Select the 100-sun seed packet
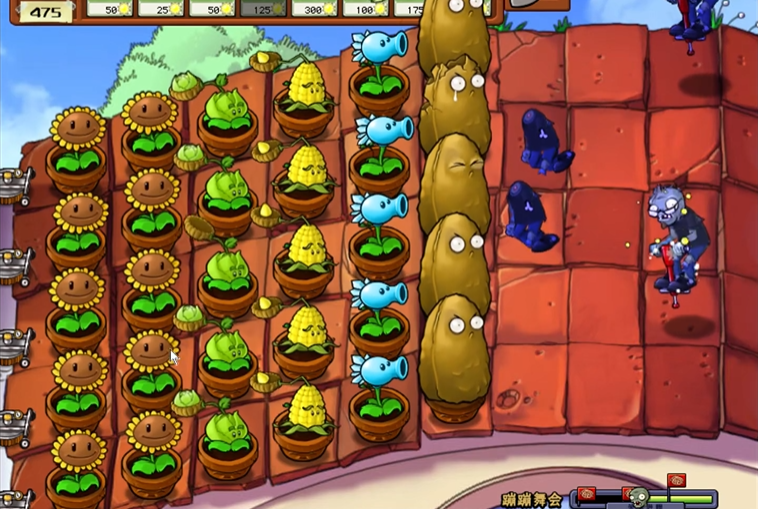This screenshot has width=758, height=509. (x=366, y=8)
